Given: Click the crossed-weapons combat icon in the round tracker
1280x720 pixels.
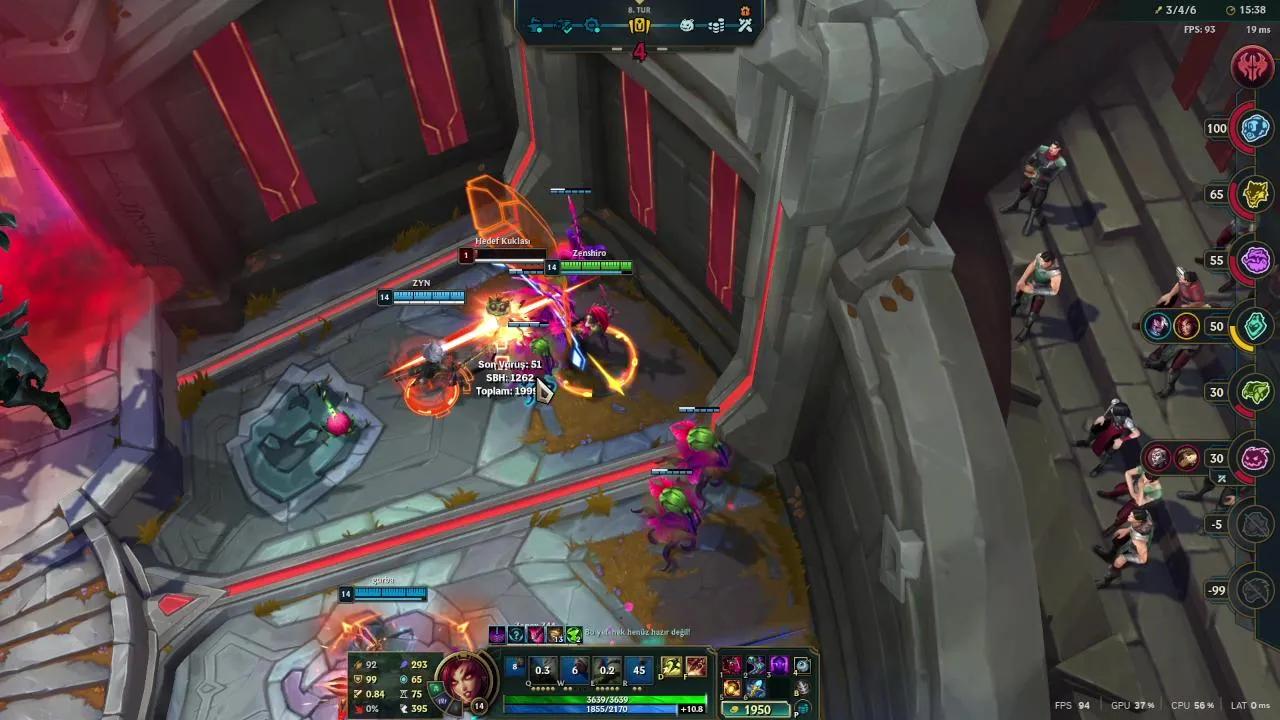Looking at the screenshot, I should click(x=746, y=26).
